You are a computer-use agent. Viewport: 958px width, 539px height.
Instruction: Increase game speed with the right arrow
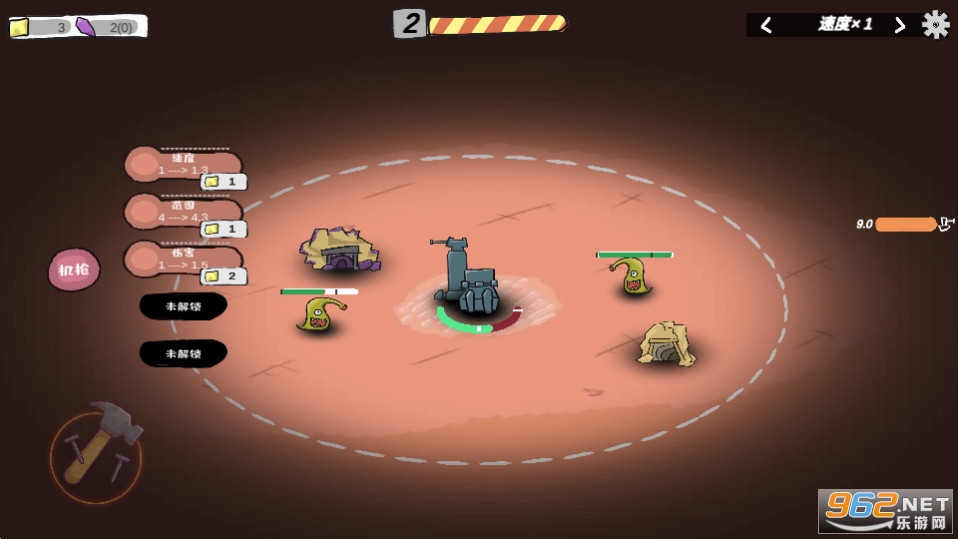pyautogui.click(x=899, y=25)
